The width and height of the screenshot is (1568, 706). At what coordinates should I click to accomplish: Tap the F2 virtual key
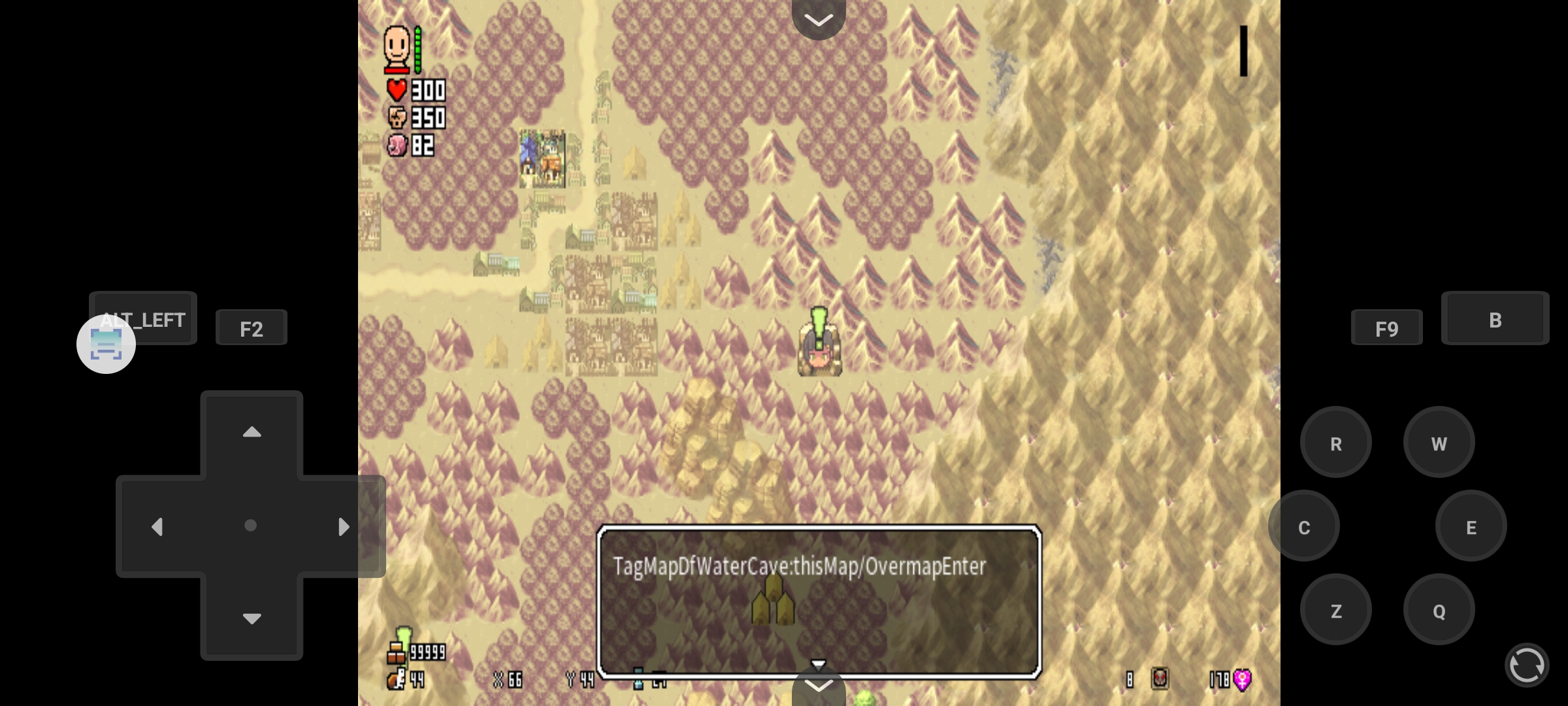click(251, 328)
